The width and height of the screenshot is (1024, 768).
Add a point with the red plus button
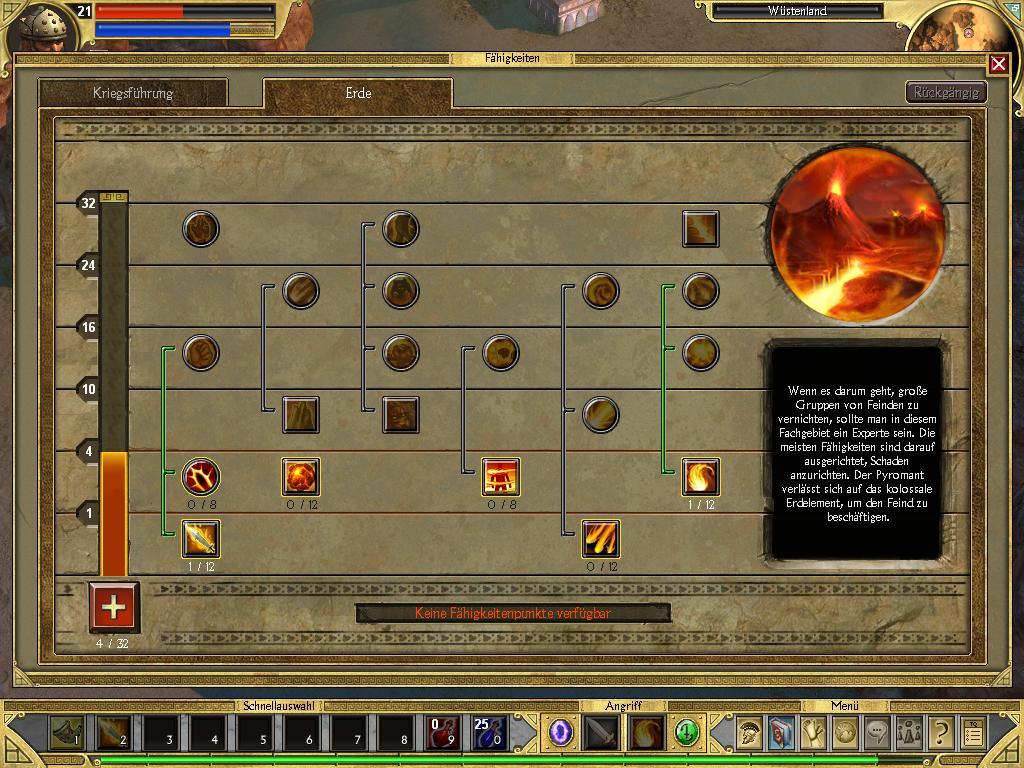(114, 607)
